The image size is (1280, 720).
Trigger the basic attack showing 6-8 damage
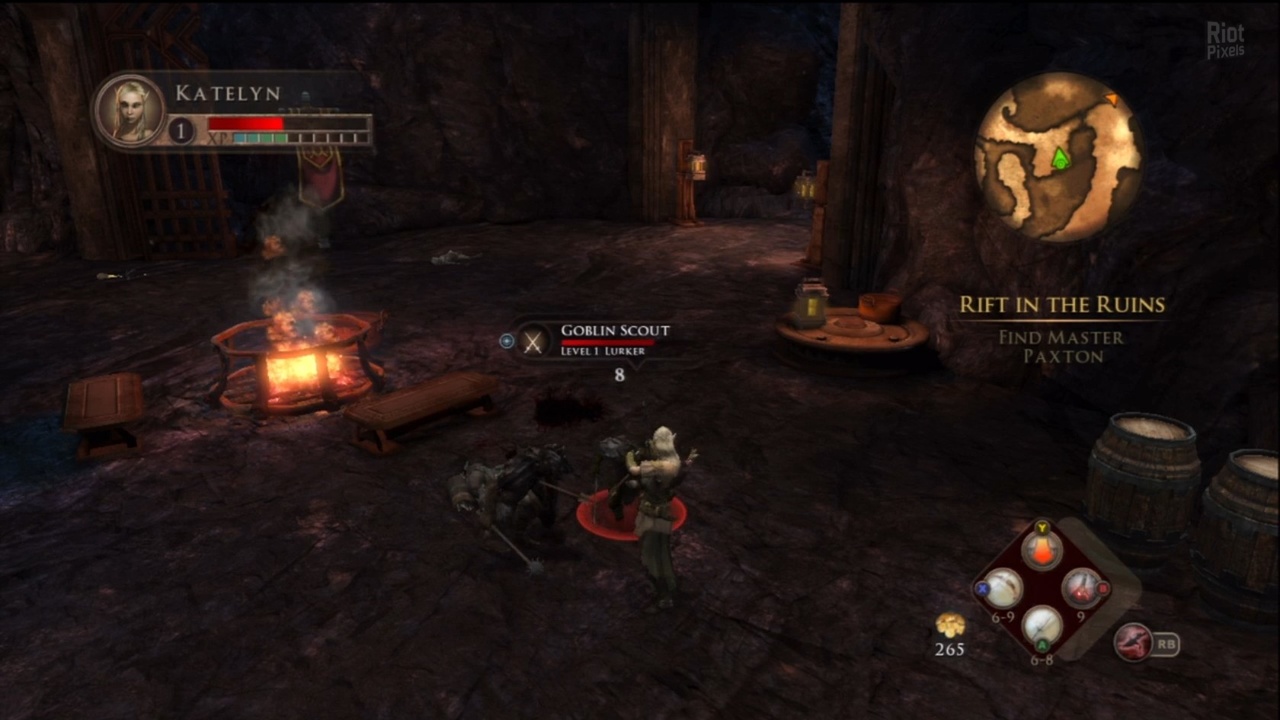(1042, 627)
